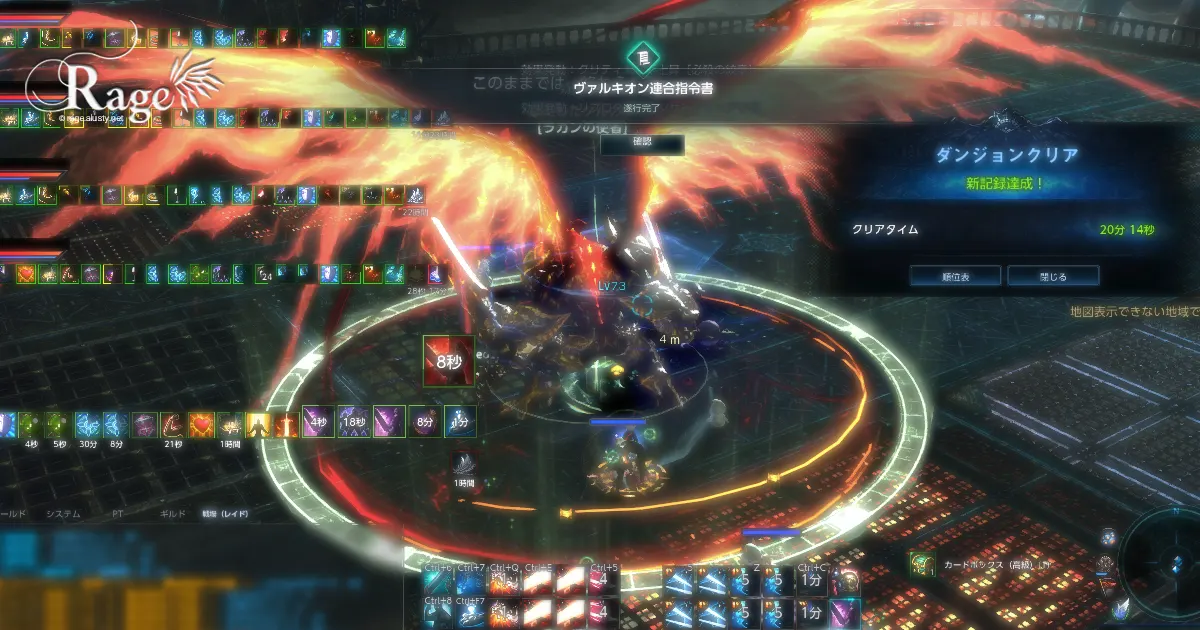Select the orange heart buff icon
The image size is (1200, 630).
coord(202,424)
